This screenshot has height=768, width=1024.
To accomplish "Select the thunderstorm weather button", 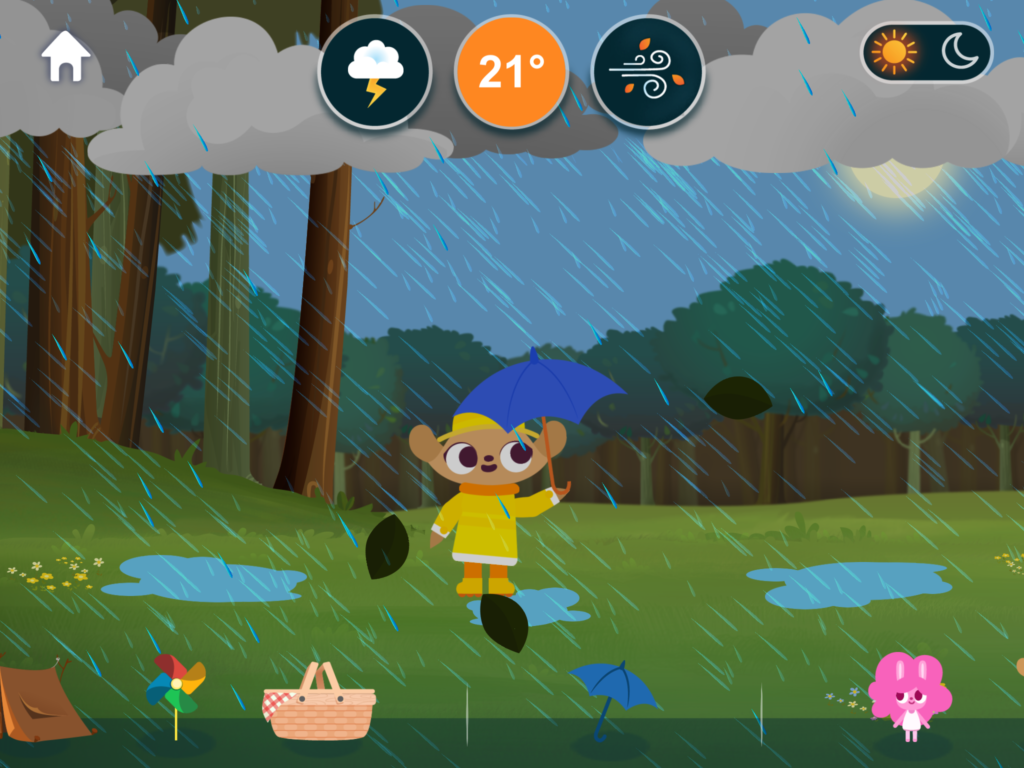I will click(x=375, y=73).
